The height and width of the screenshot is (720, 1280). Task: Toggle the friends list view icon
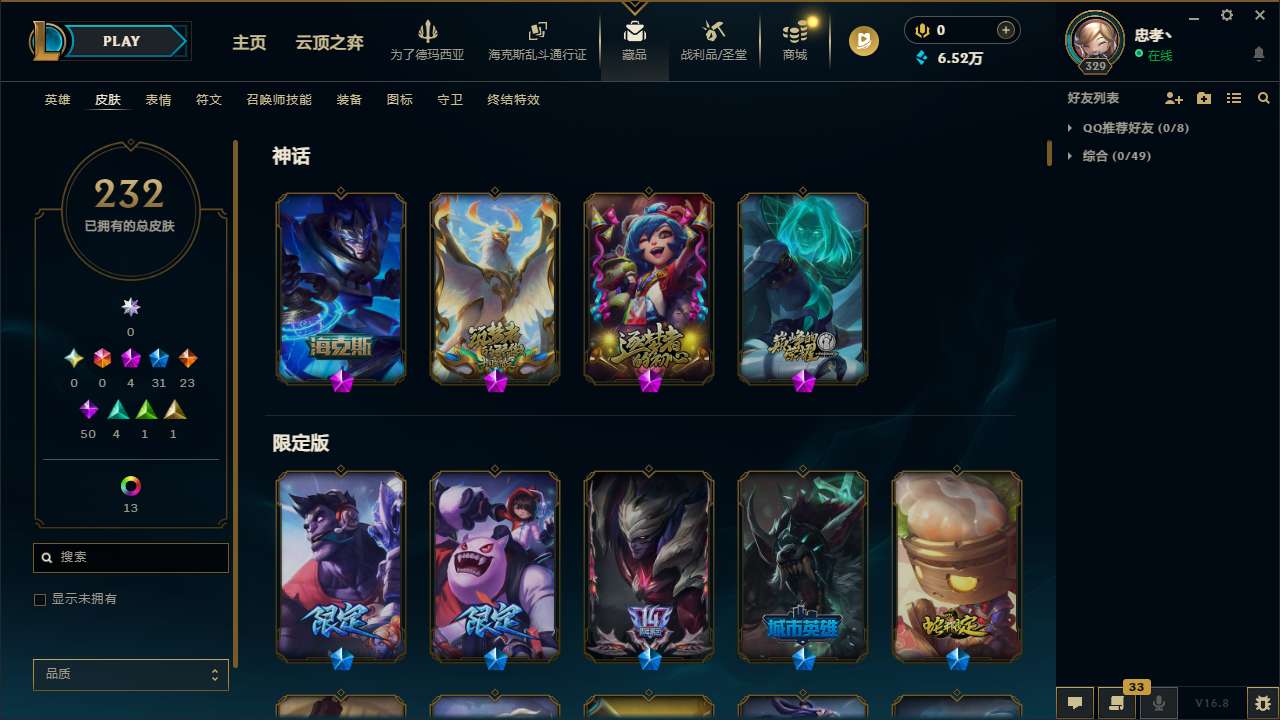1234,98
